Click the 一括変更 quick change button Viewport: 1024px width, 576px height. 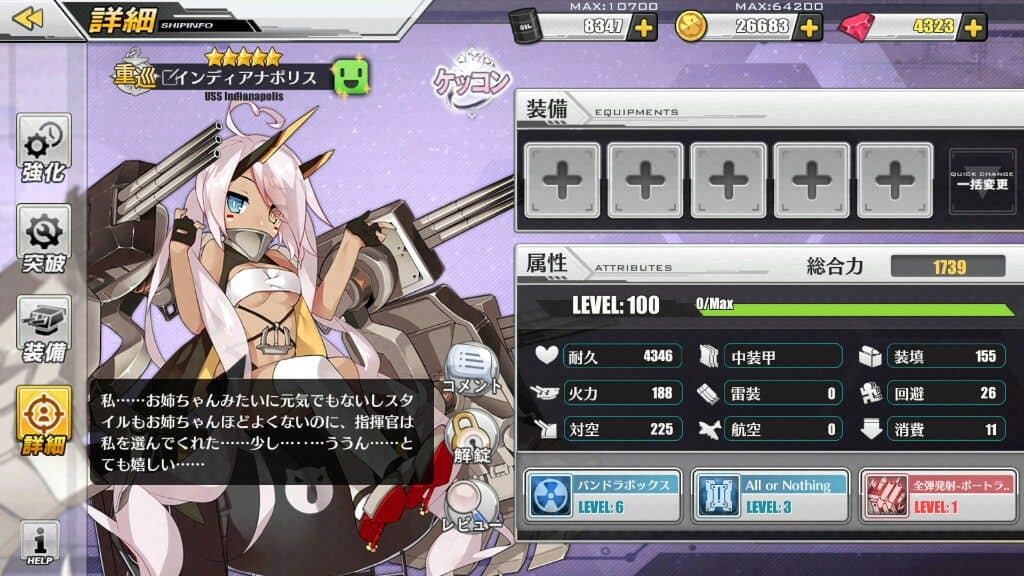(981, 180)
